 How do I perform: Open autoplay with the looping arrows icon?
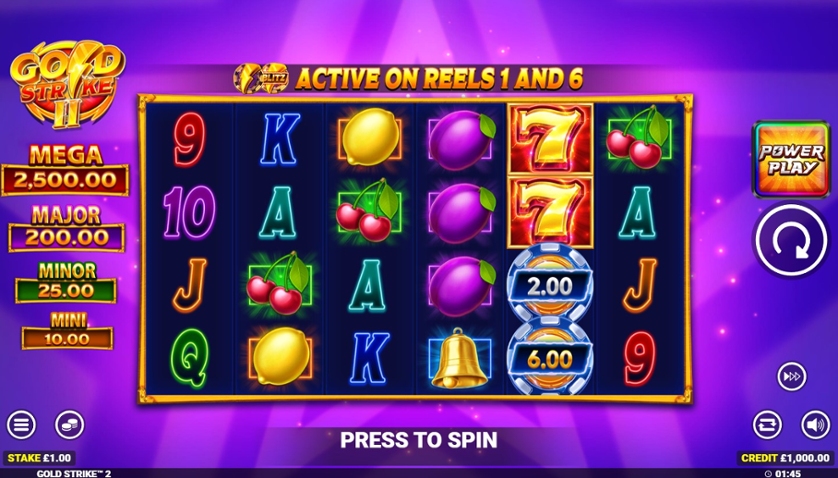pyautogui.click(x=767, y=424)
